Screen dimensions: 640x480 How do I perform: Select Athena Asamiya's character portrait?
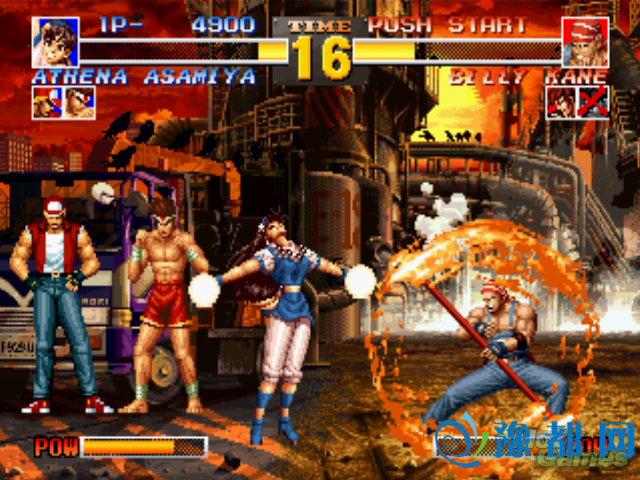pos(55,42)
